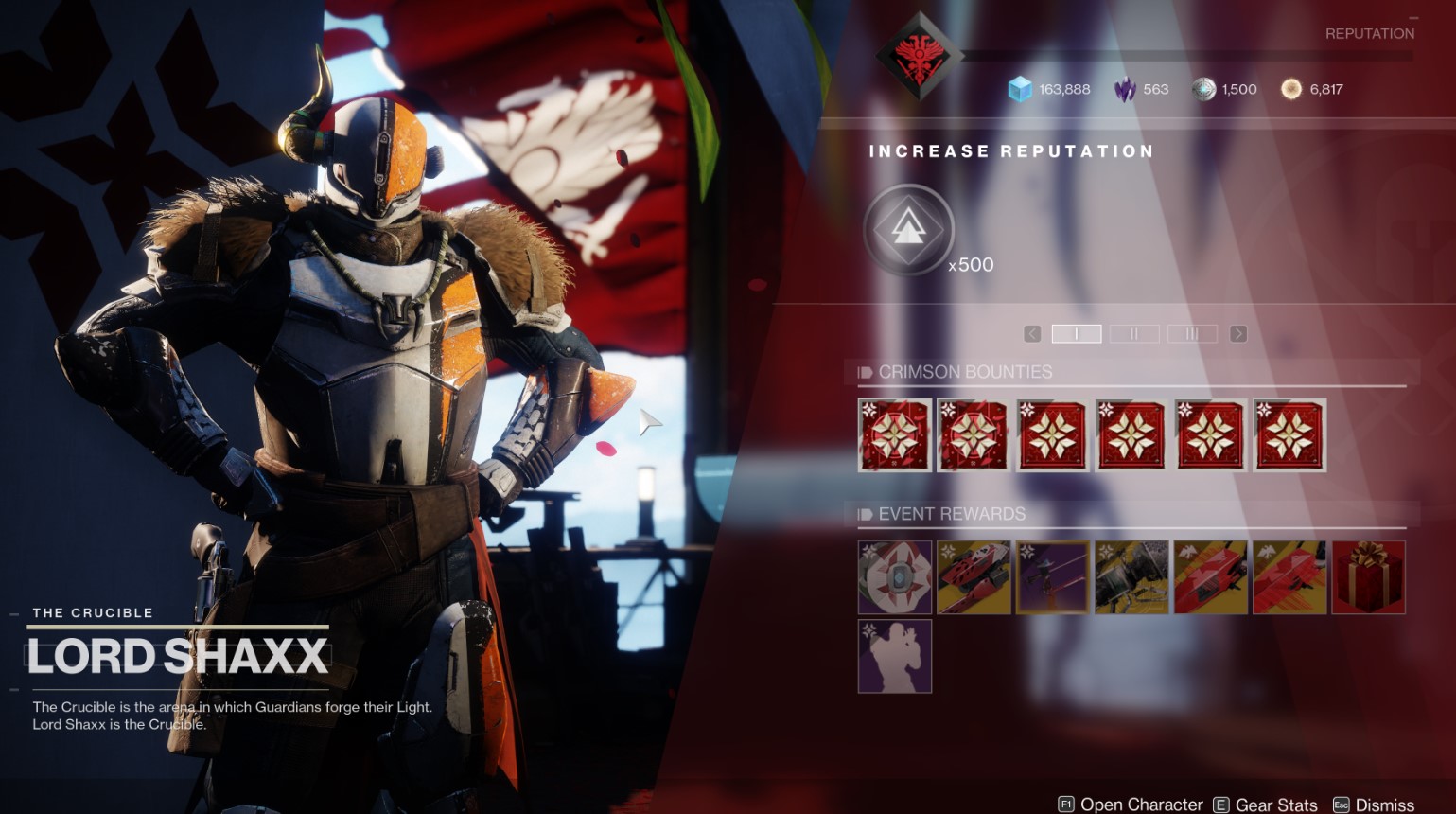Viewport: 1456px width, 814px height.
Task: Select the last Crimson Bounty
Action: [x=1289, y=434]
